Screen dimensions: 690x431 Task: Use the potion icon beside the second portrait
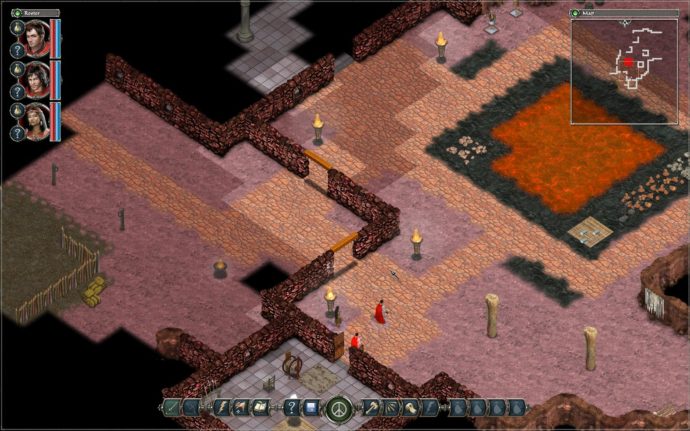point(18,69)
